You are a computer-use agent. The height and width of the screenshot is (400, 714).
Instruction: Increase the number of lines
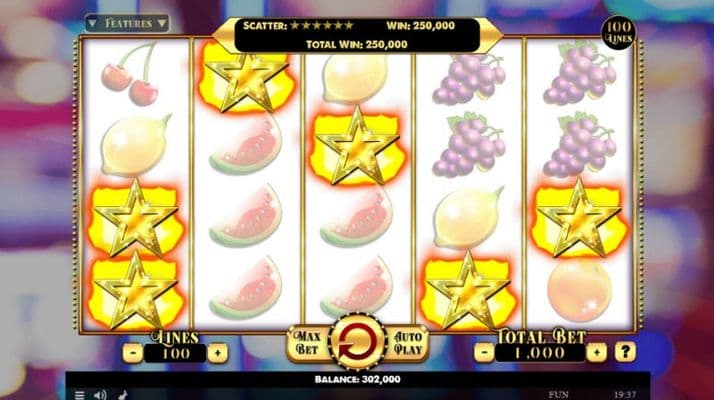pos(218,353)
